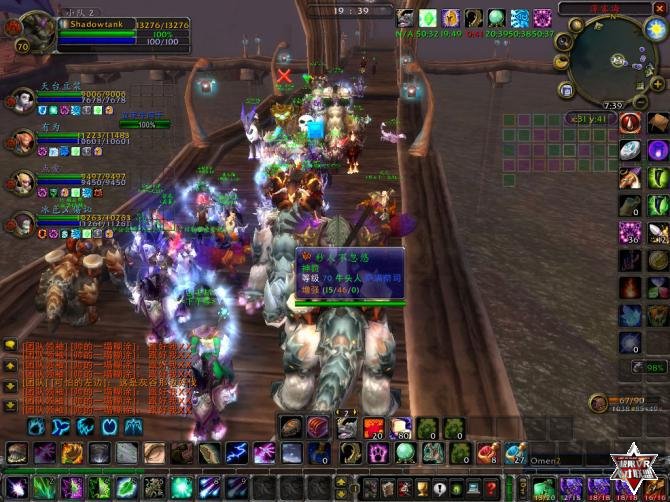This screenshot has height=502, width=670.
Task: Target the second party member portrait
Action: 21,139
